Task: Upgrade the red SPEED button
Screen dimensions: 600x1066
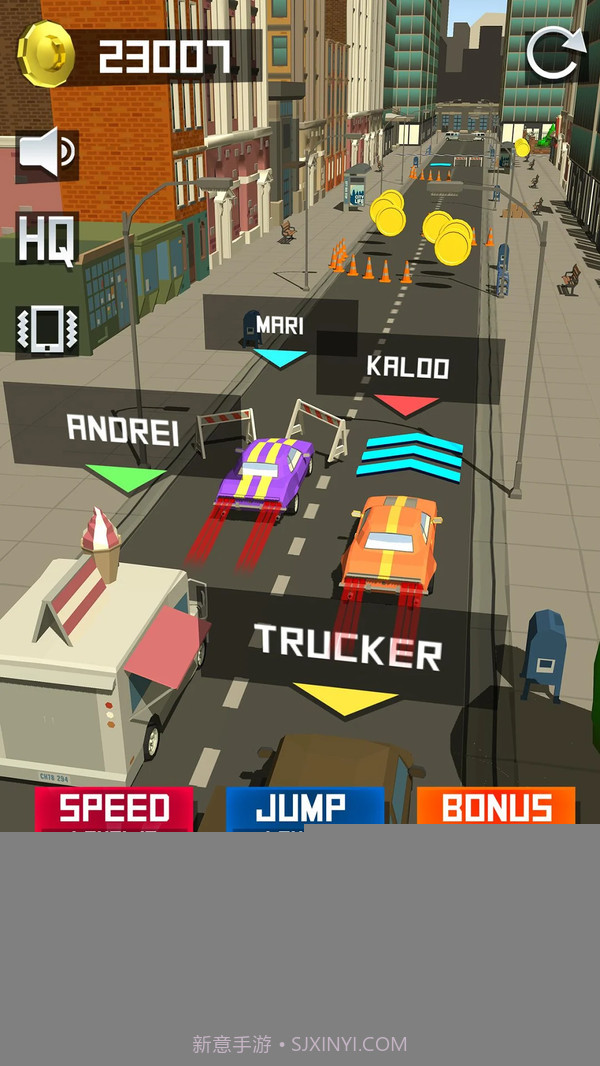Action: pyautogui.click(x=114, y=808)
